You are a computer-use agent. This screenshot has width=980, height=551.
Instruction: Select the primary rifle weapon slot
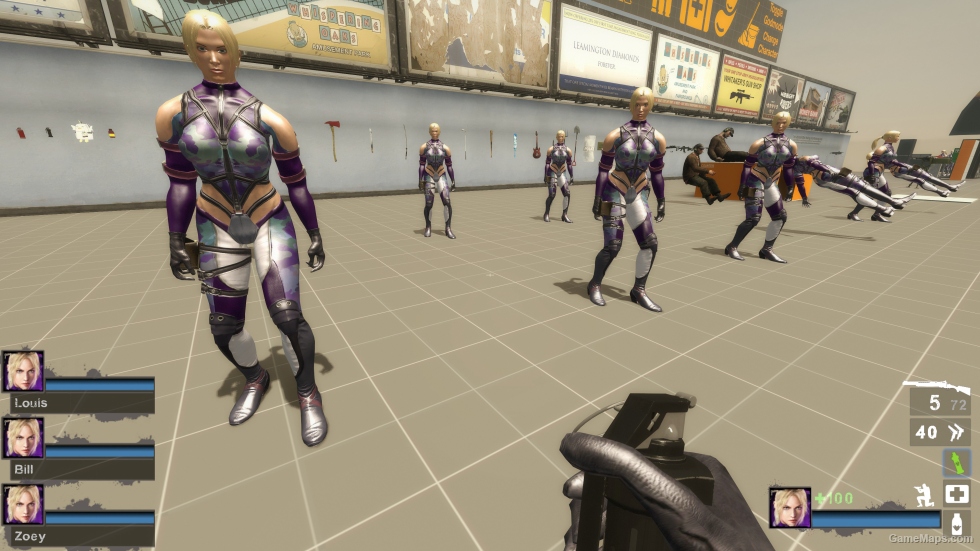click(936, 401)
